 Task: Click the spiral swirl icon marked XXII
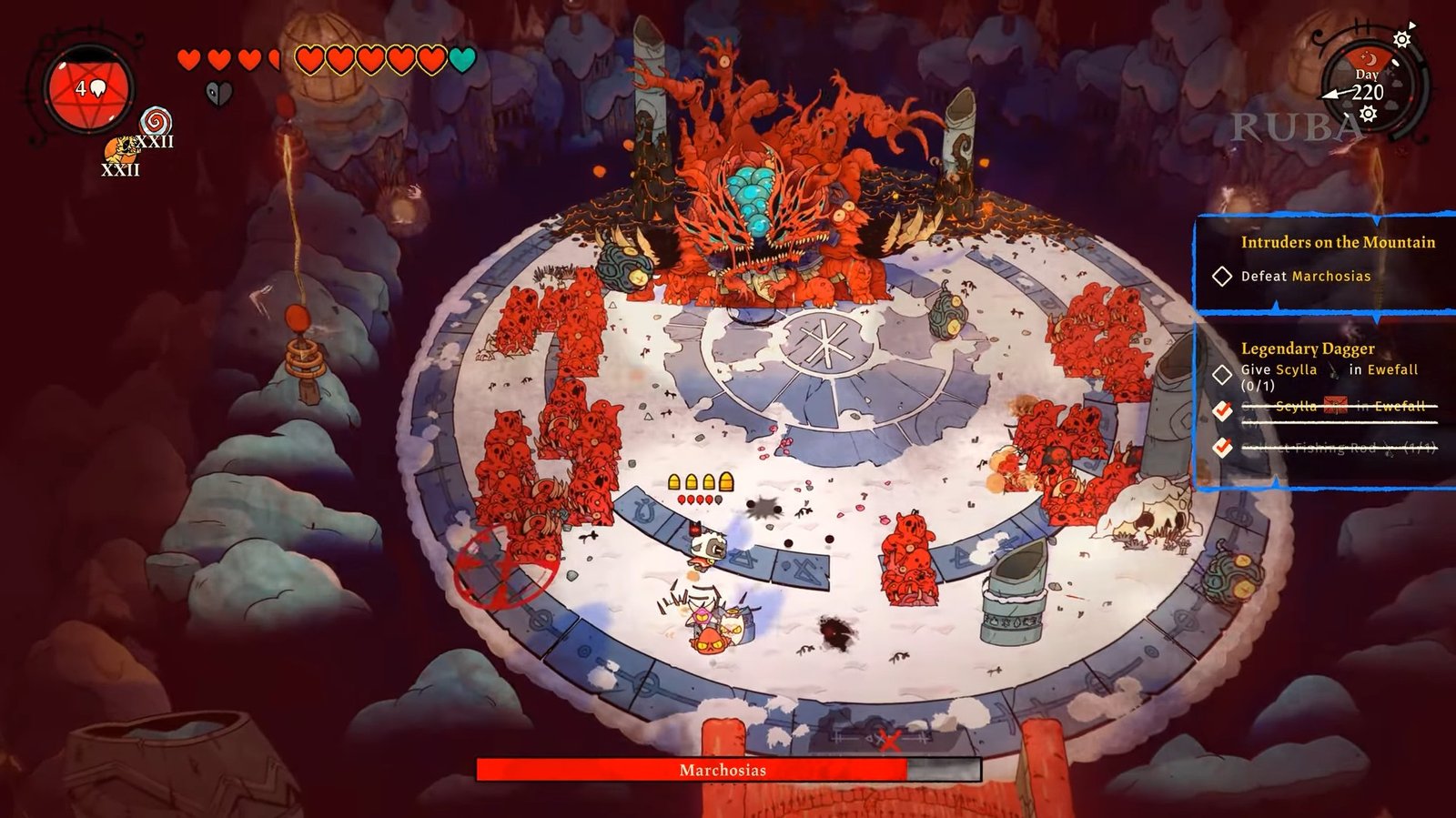click(156, 122)
